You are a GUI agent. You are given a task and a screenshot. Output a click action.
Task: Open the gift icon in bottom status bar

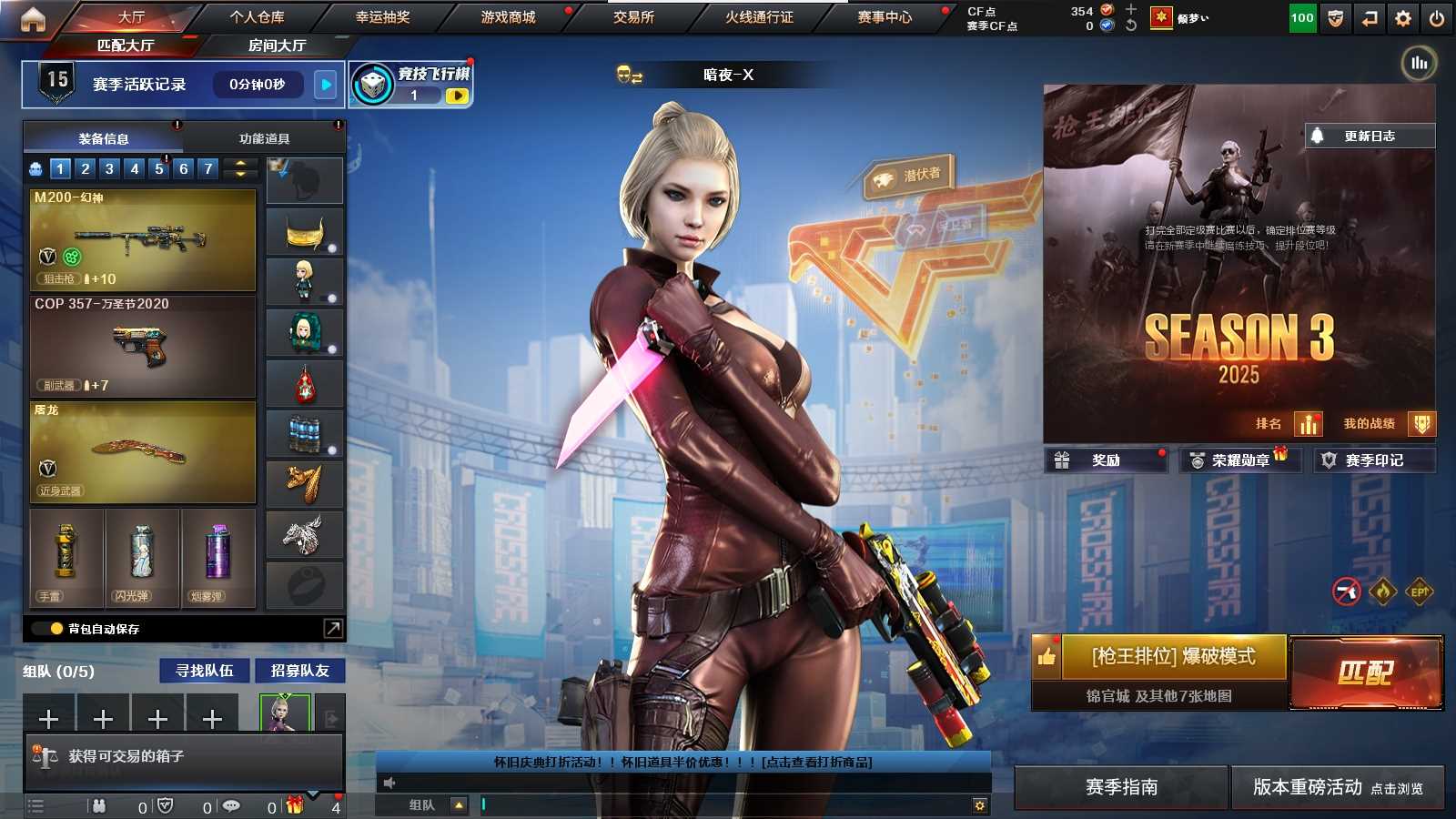pos(293,805)
